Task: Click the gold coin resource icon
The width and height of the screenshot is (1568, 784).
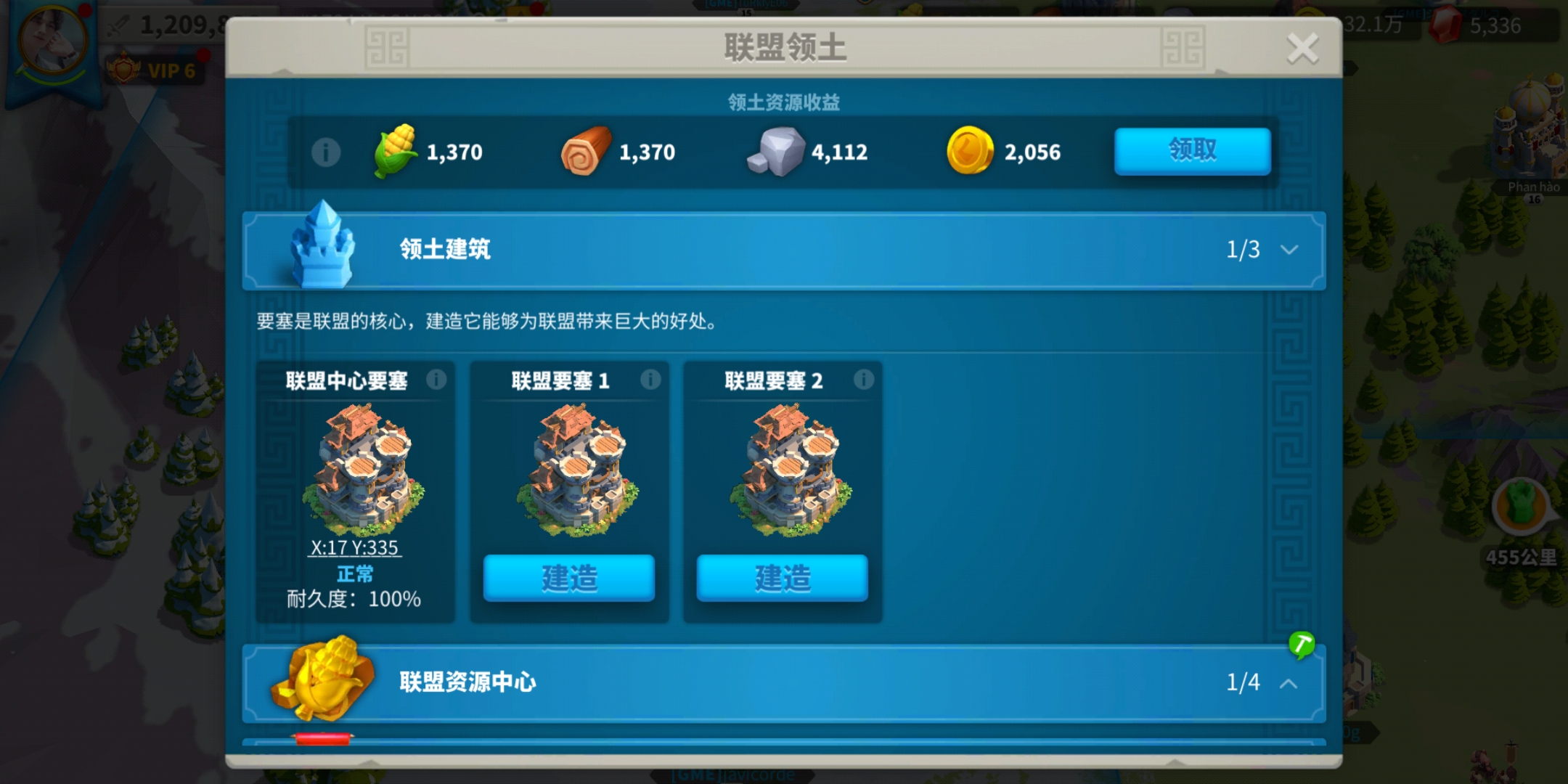Action: point(971,151)
